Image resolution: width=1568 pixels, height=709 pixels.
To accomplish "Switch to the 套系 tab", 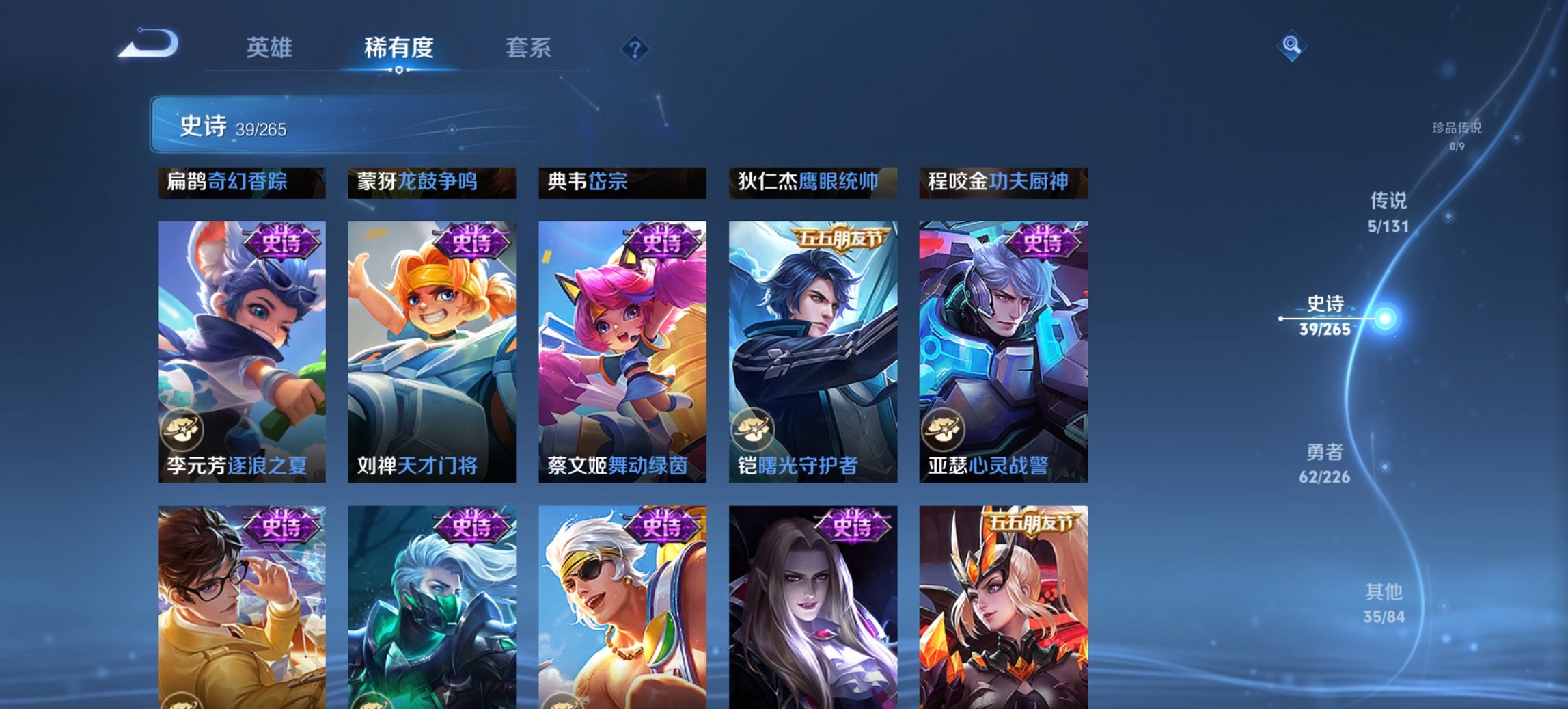I will (x=529, y=49).
